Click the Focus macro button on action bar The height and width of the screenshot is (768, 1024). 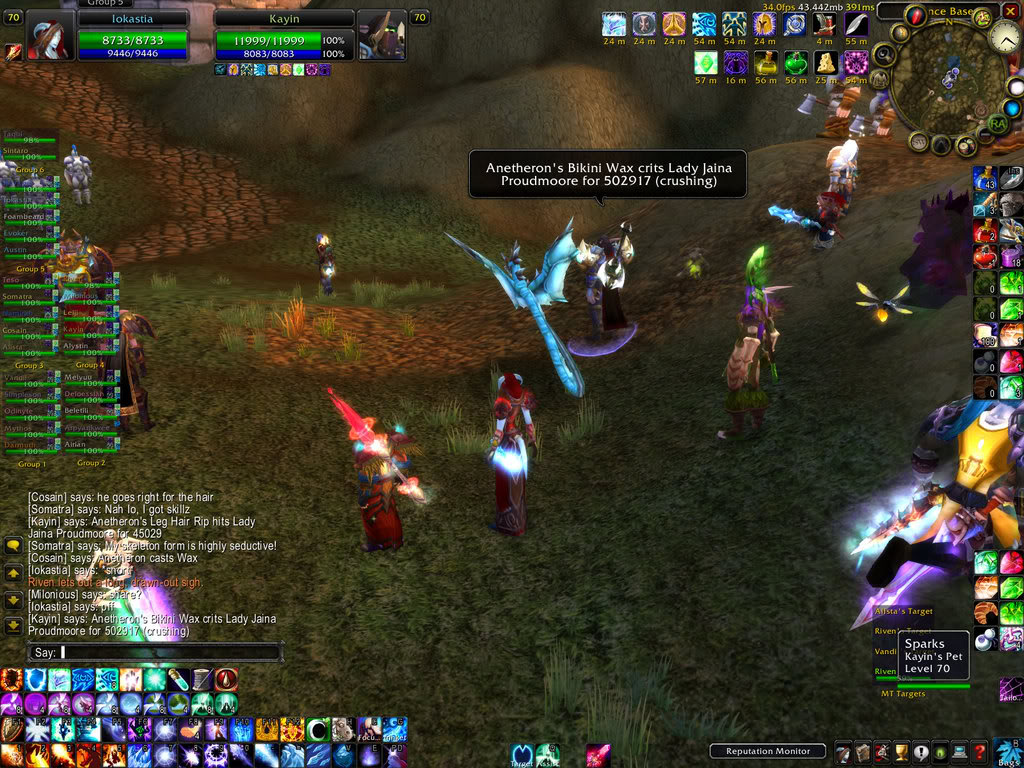(370, 728)
